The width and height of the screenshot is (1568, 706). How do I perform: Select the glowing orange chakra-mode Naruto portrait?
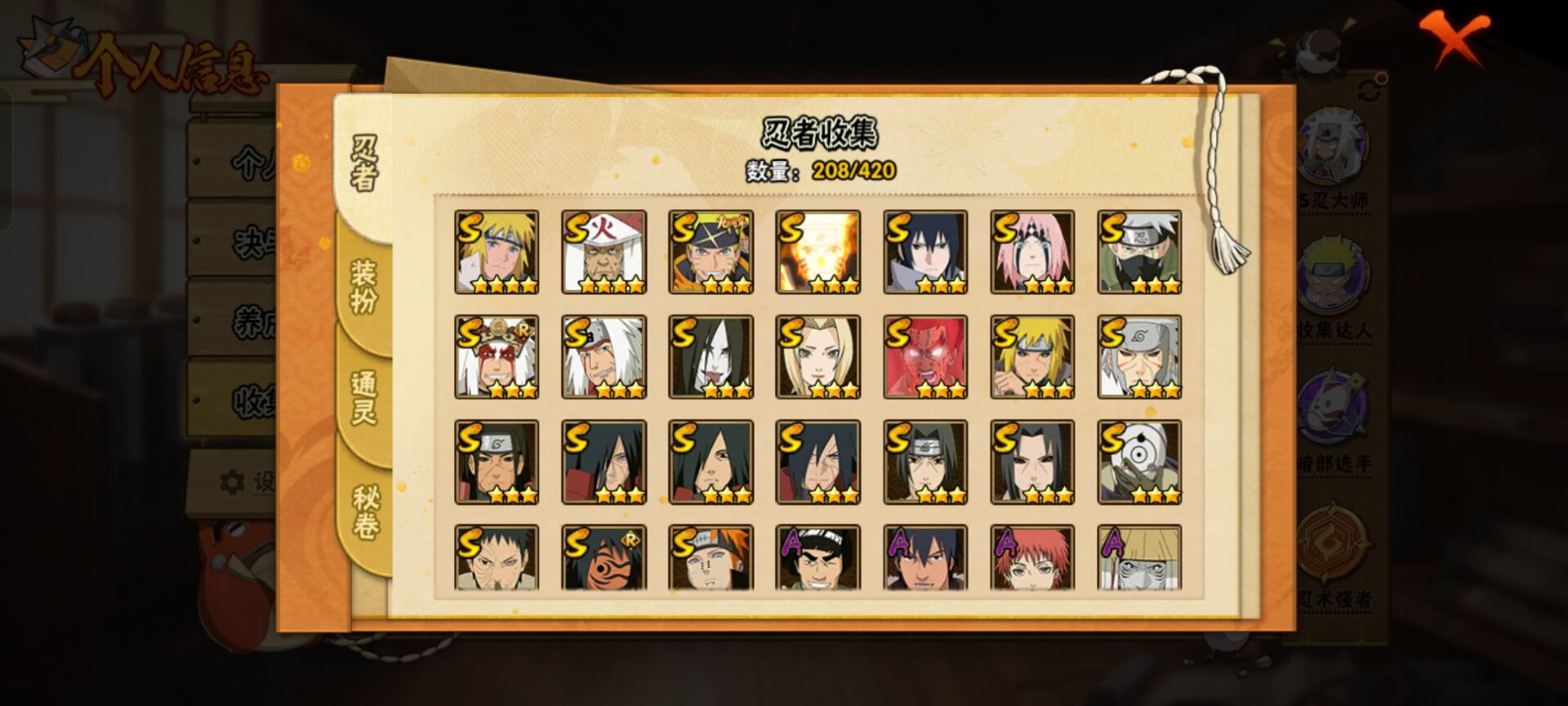click(817, 252)
